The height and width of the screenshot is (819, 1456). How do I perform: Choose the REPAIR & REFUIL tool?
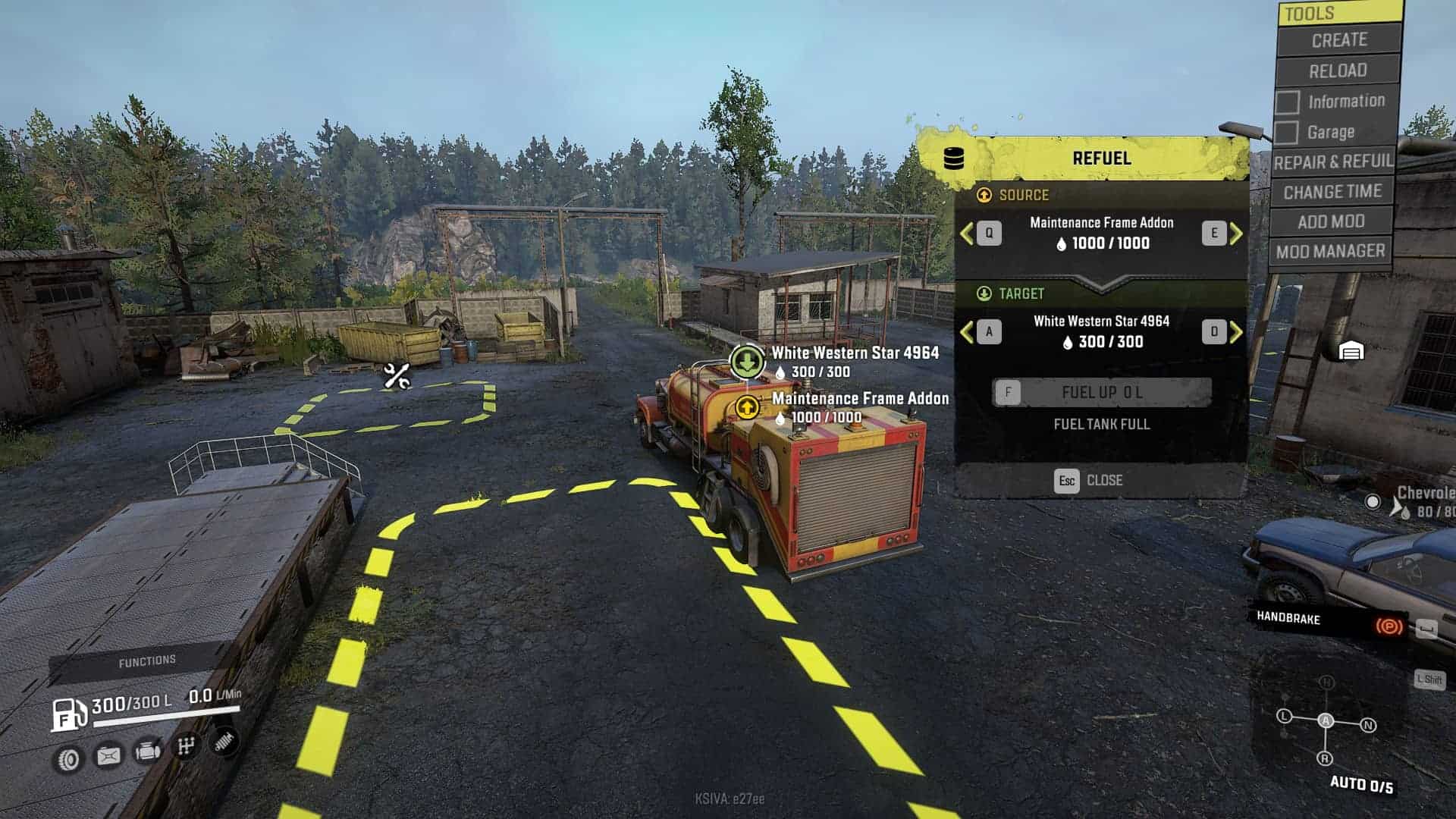[x=1333, y=162]
